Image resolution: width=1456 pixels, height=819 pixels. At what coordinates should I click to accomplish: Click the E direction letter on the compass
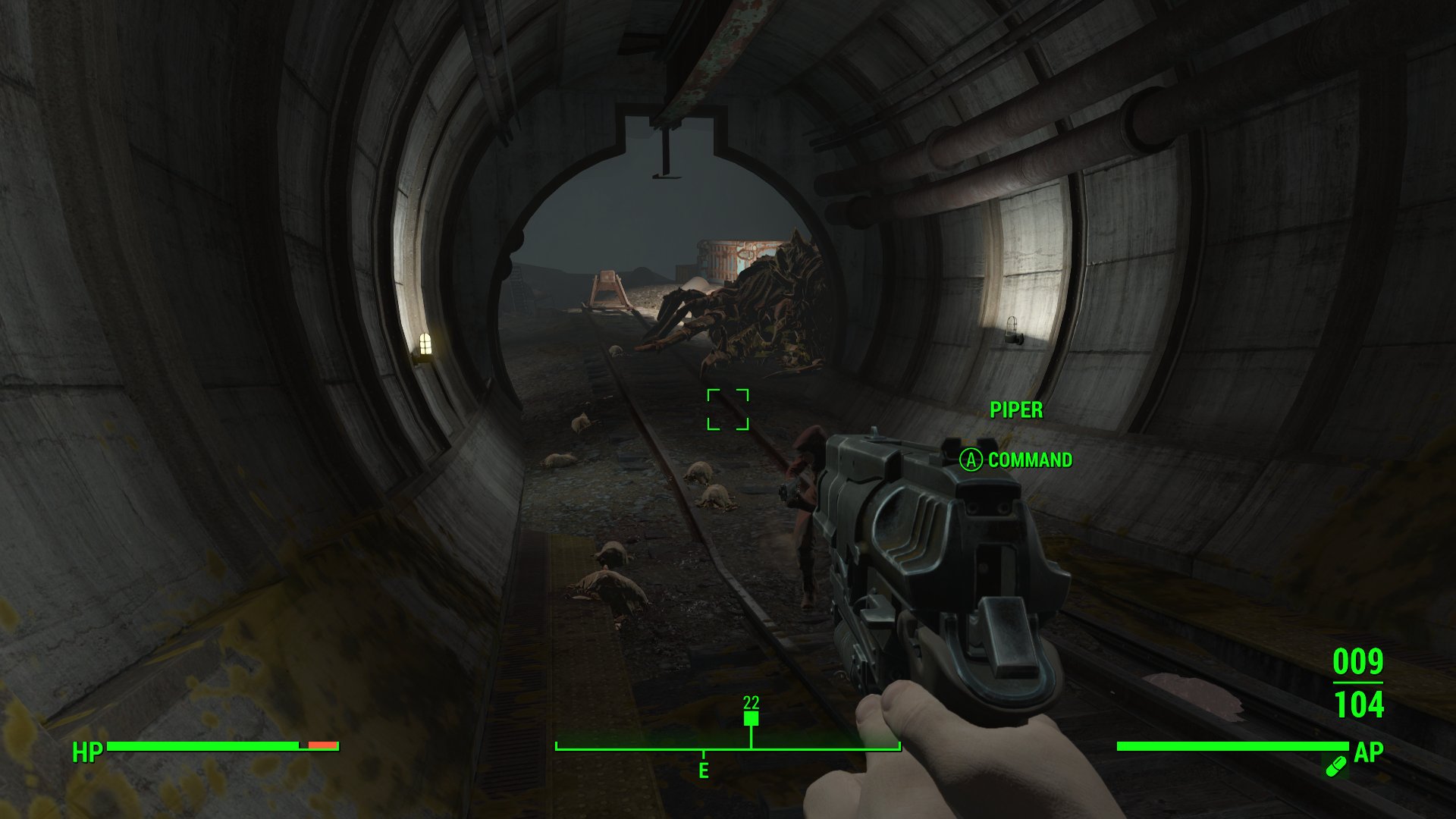[x=704, y=771]
